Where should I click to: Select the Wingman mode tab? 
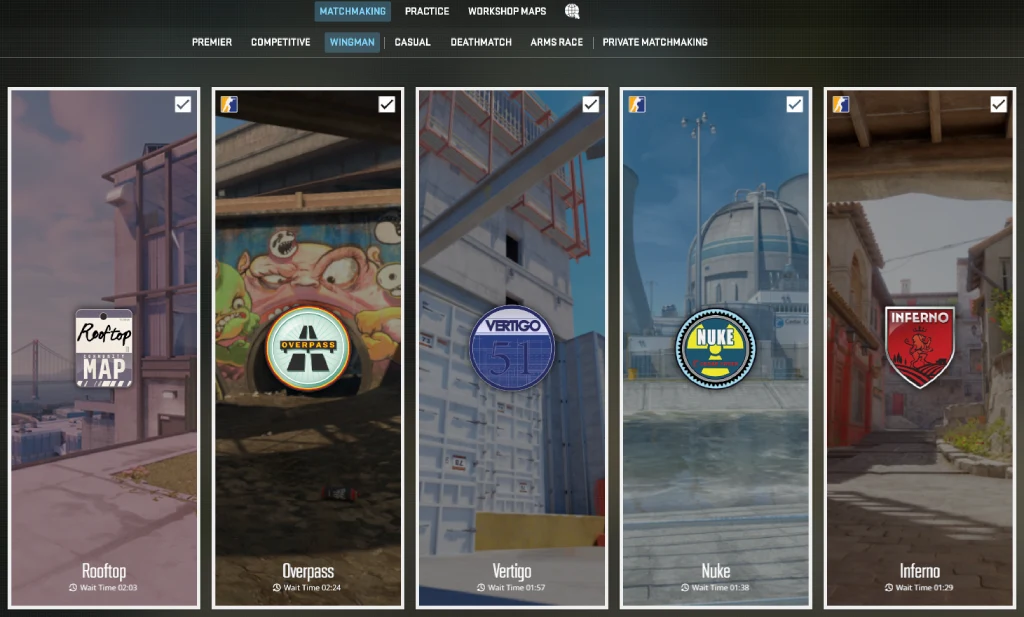(x=352, y=42)
